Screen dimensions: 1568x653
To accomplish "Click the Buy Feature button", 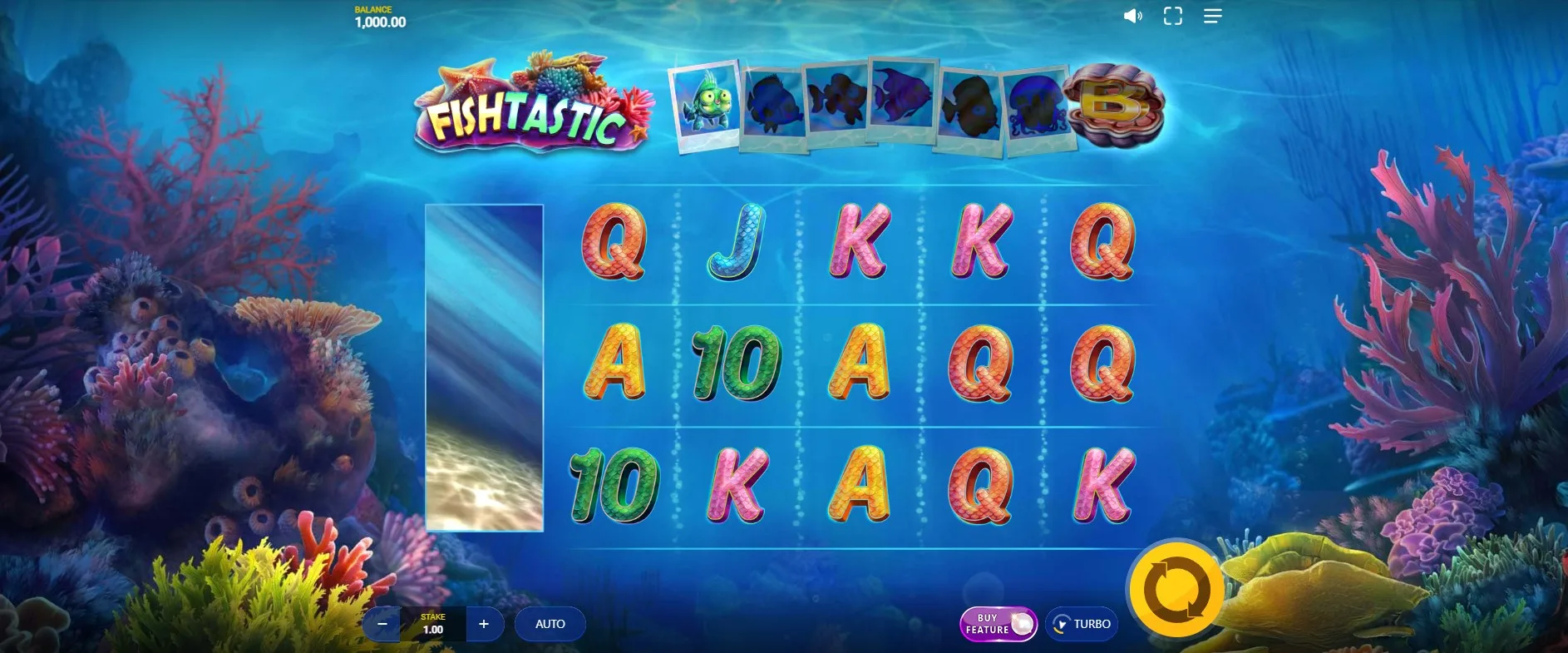I will (x=998, y=624).
